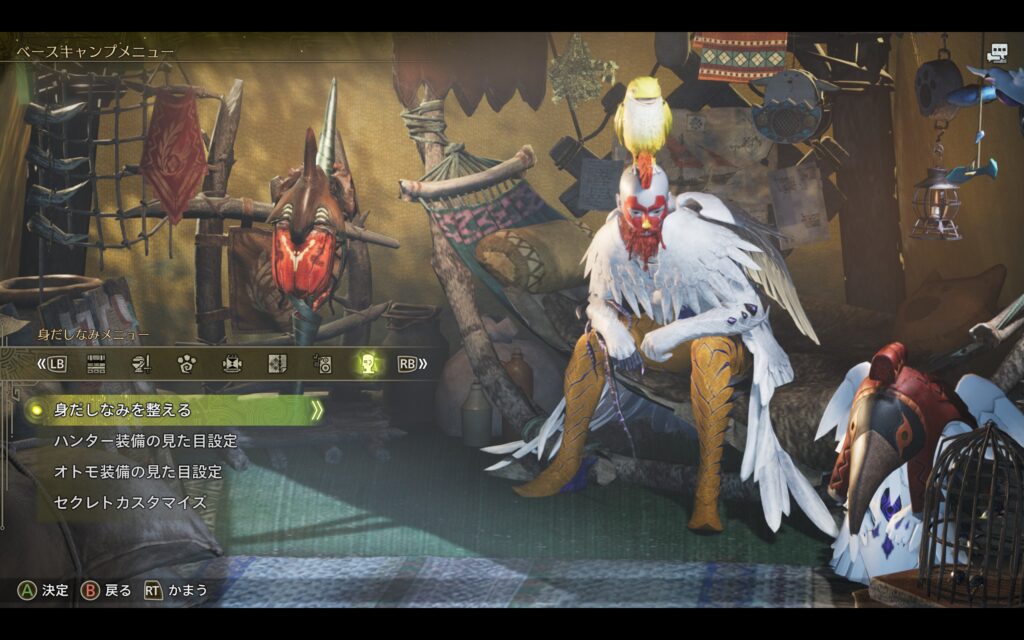Choose オトモ装備の見た目設定 option
This screenshot has width=1024, height=640.
click(x=137, y=472)
